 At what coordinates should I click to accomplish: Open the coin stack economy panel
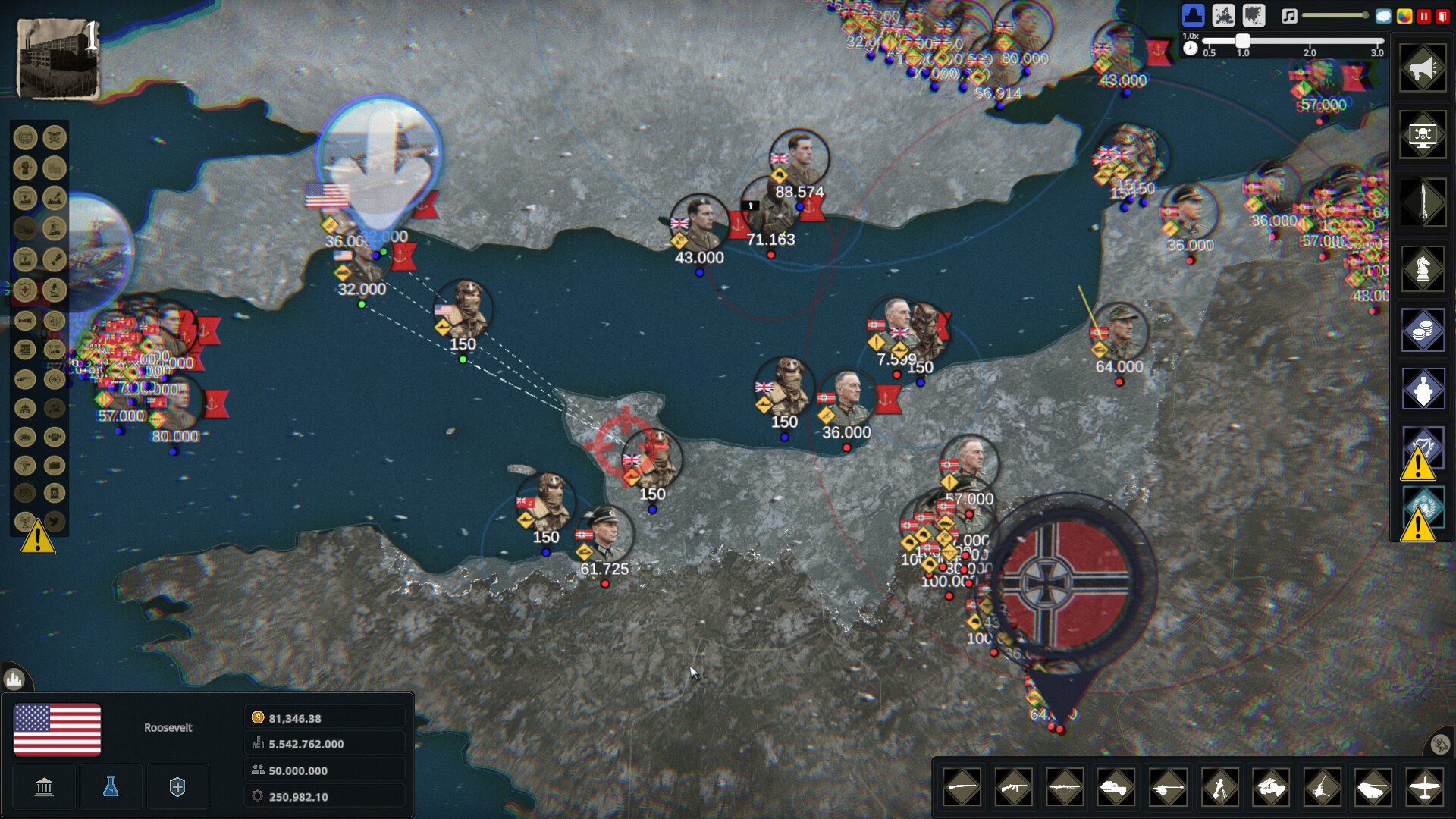[1423, 330]
